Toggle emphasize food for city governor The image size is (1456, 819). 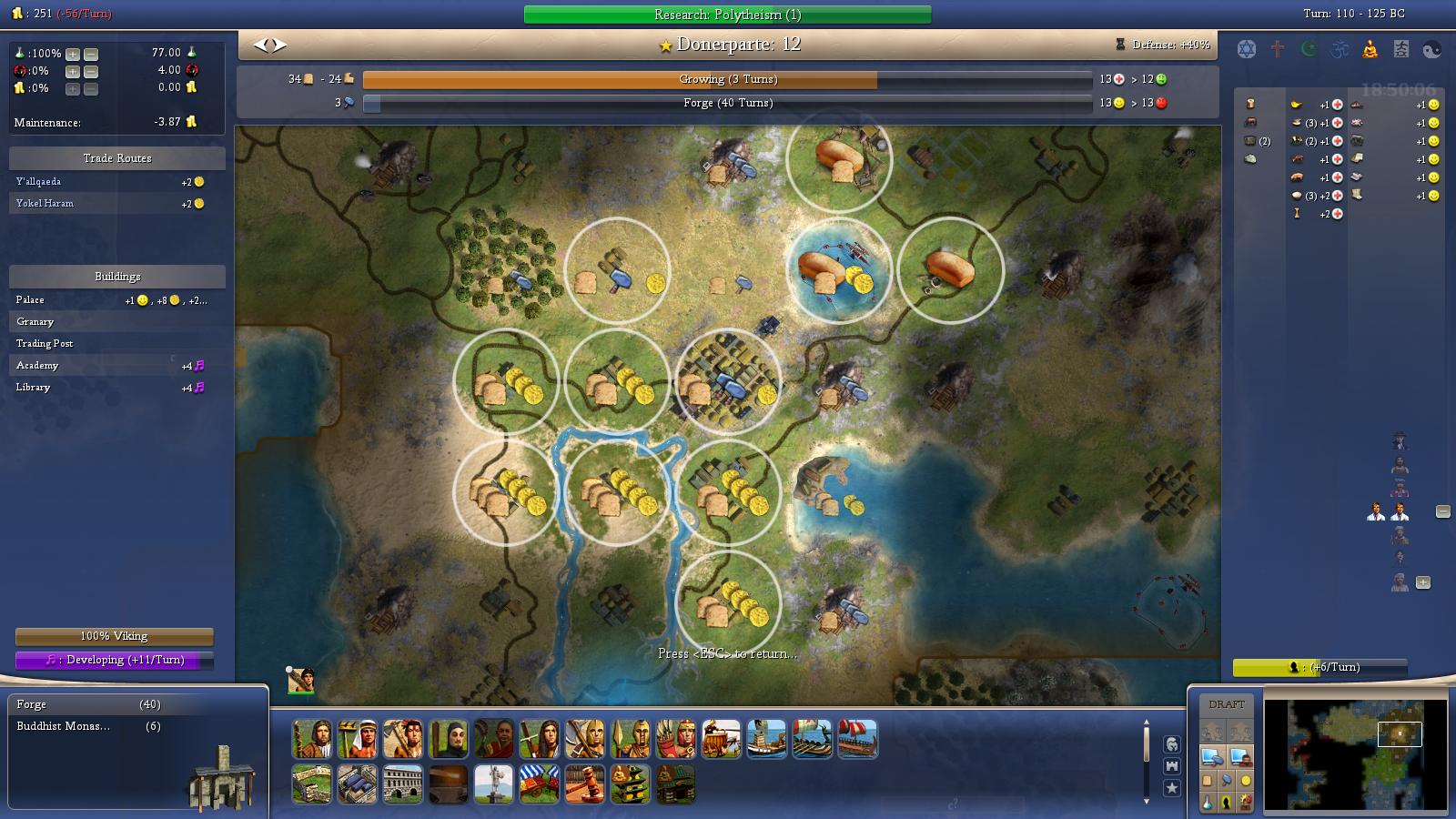(1208, 781)
